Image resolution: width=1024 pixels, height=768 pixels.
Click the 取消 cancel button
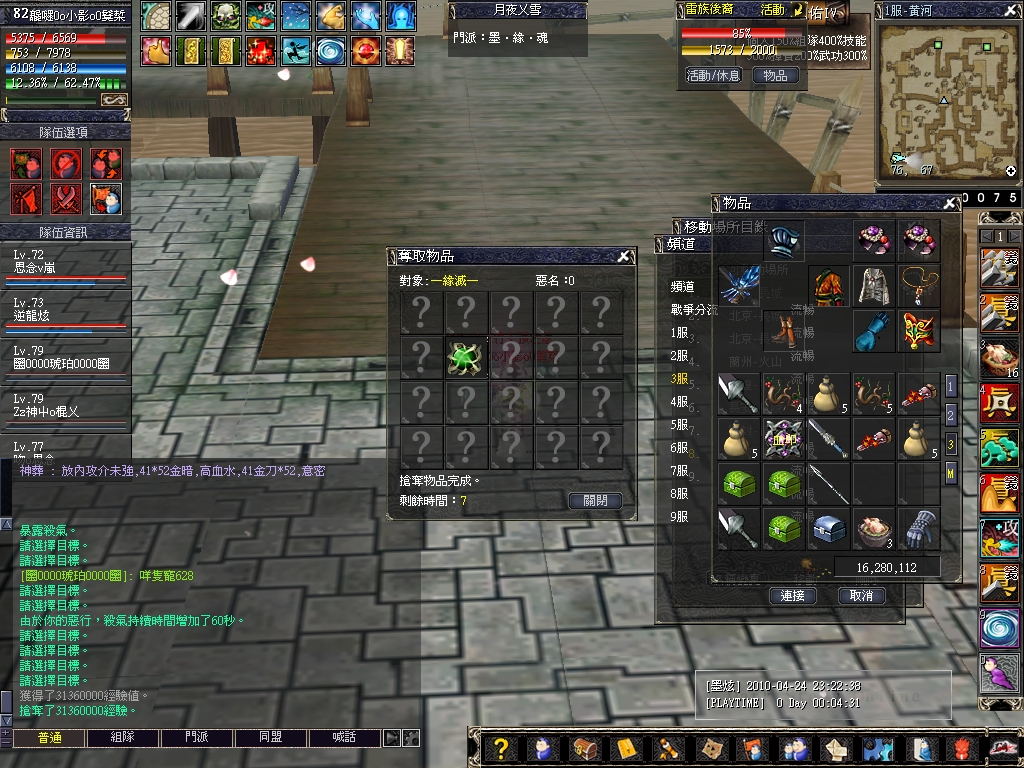(x=861, y=595)
